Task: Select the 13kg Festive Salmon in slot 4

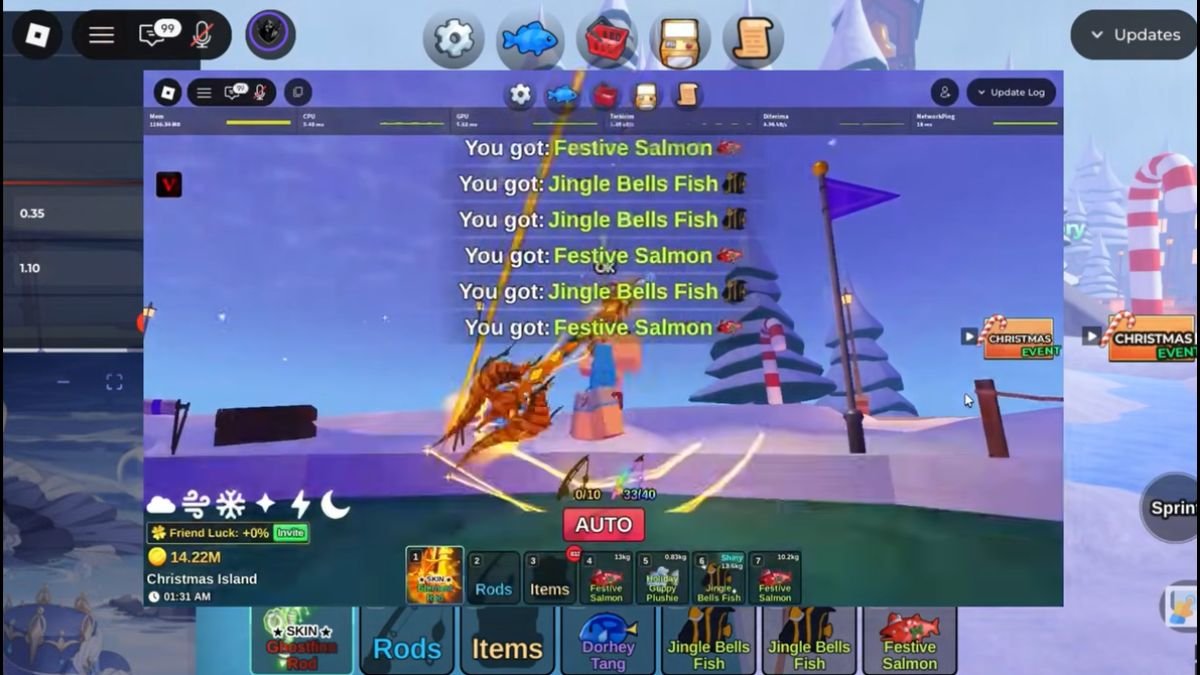Action: click(x=605, y=578)
